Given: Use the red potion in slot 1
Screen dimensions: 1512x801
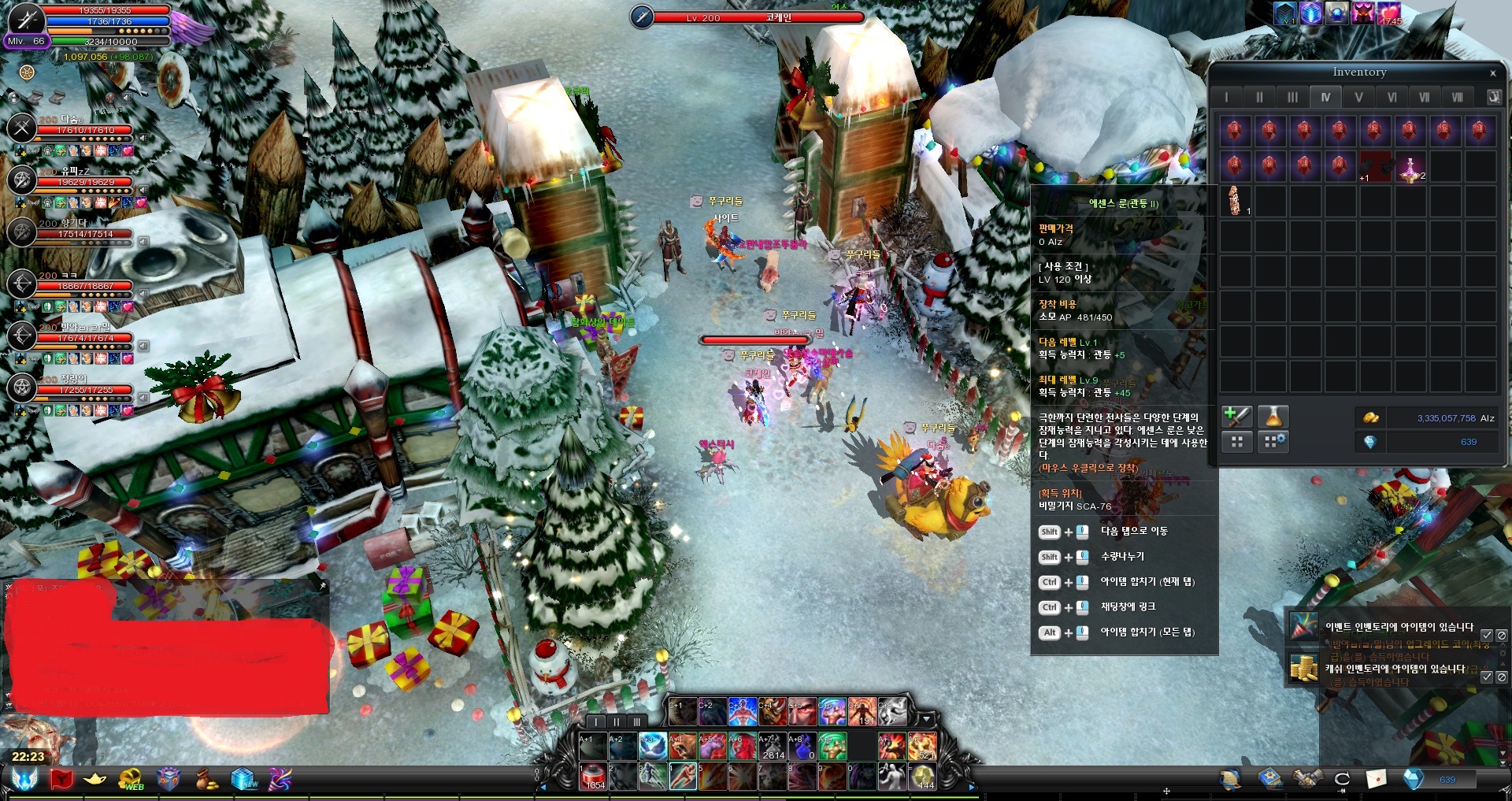Looking at the screenshot, I should (595, 777).
